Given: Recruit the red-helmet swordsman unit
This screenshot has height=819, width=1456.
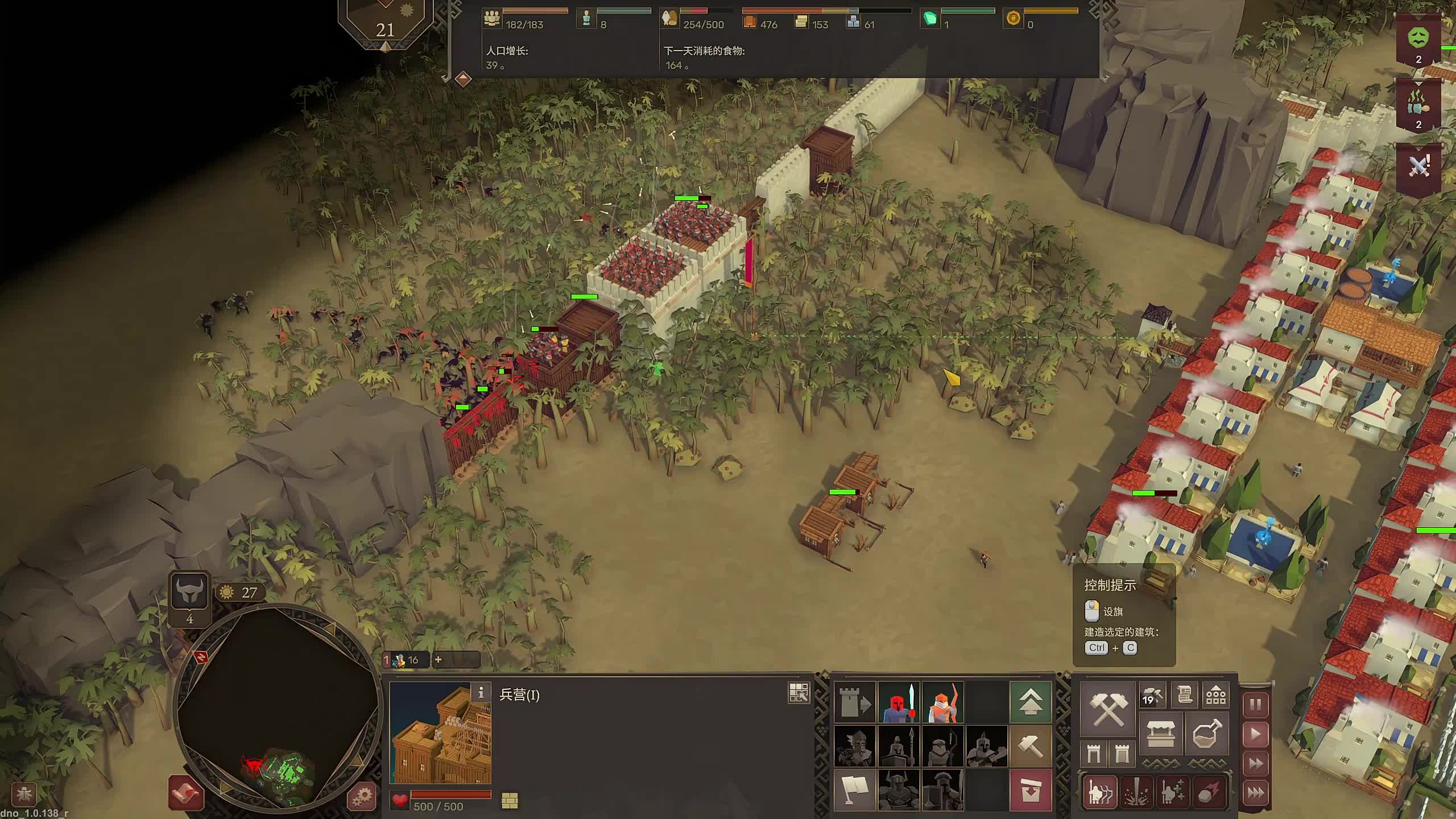Looking at the screenshot, I should pyautogui.click(x=899, y=702).
